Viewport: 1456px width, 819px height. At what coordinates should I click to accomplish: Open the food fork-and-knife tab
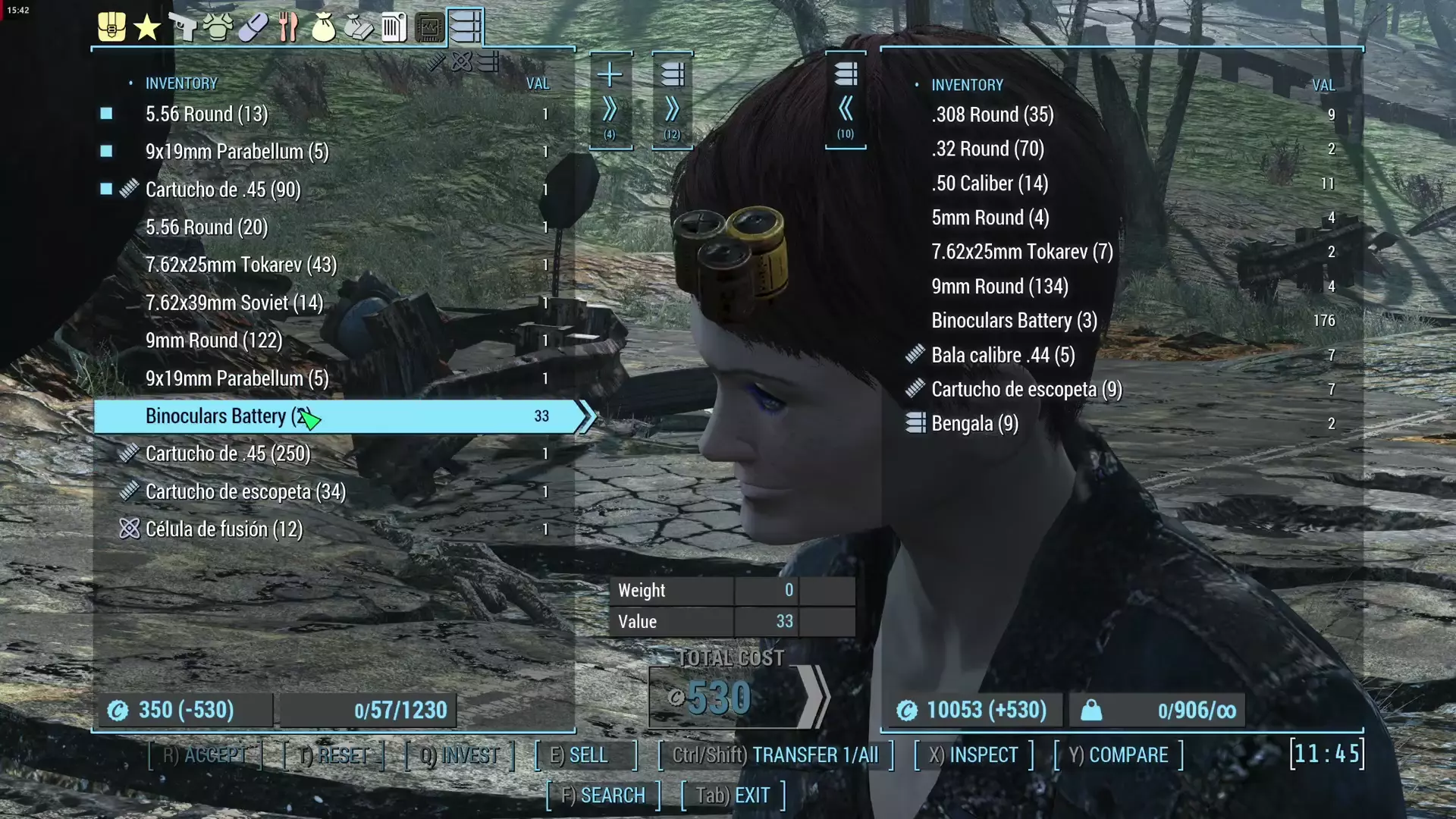pos(288,27)
